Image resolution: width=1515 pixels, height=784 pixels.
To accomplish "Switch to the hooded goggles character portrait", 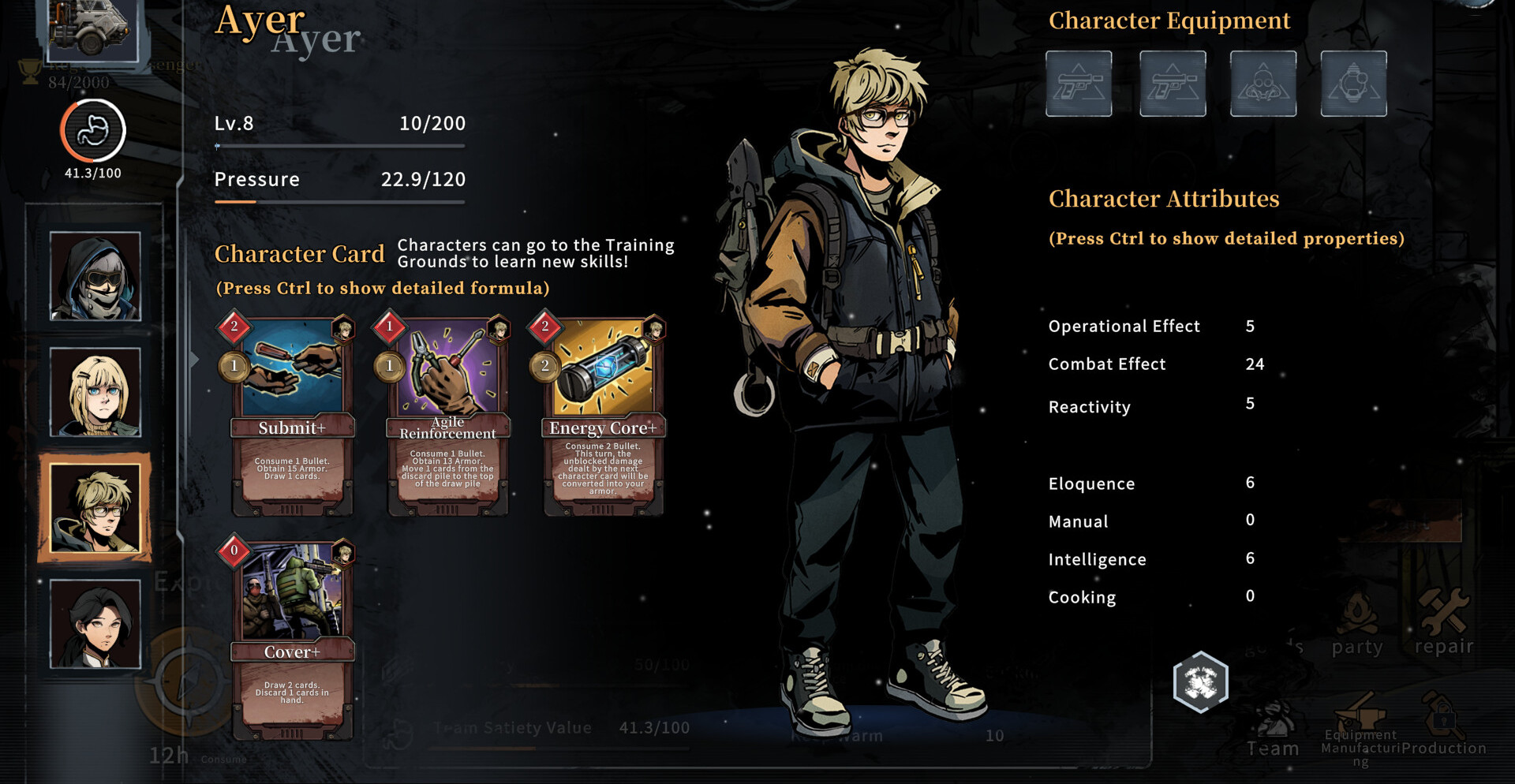I will [x=95, y=276].
